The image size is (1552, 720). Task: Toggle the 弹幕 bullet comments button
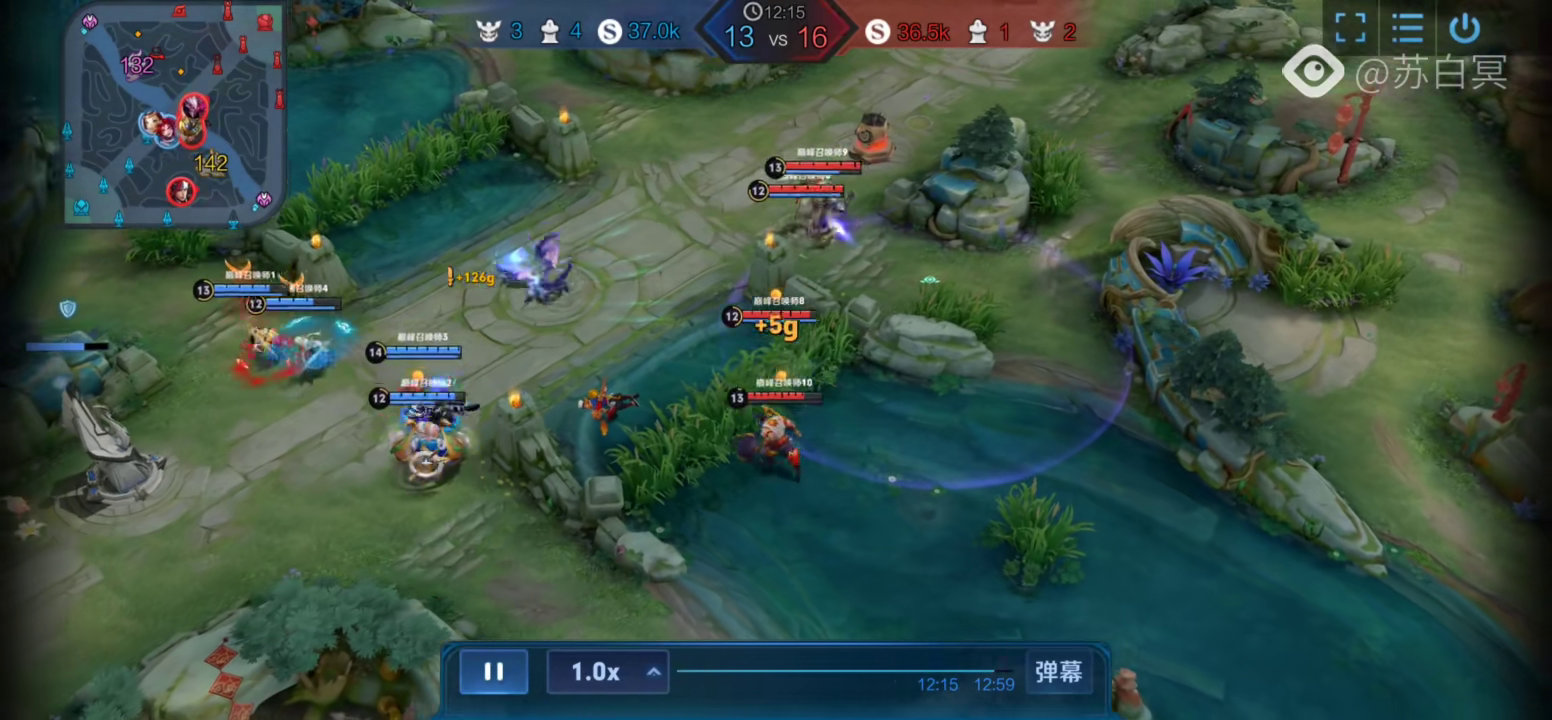click(x=1058, y=672)
